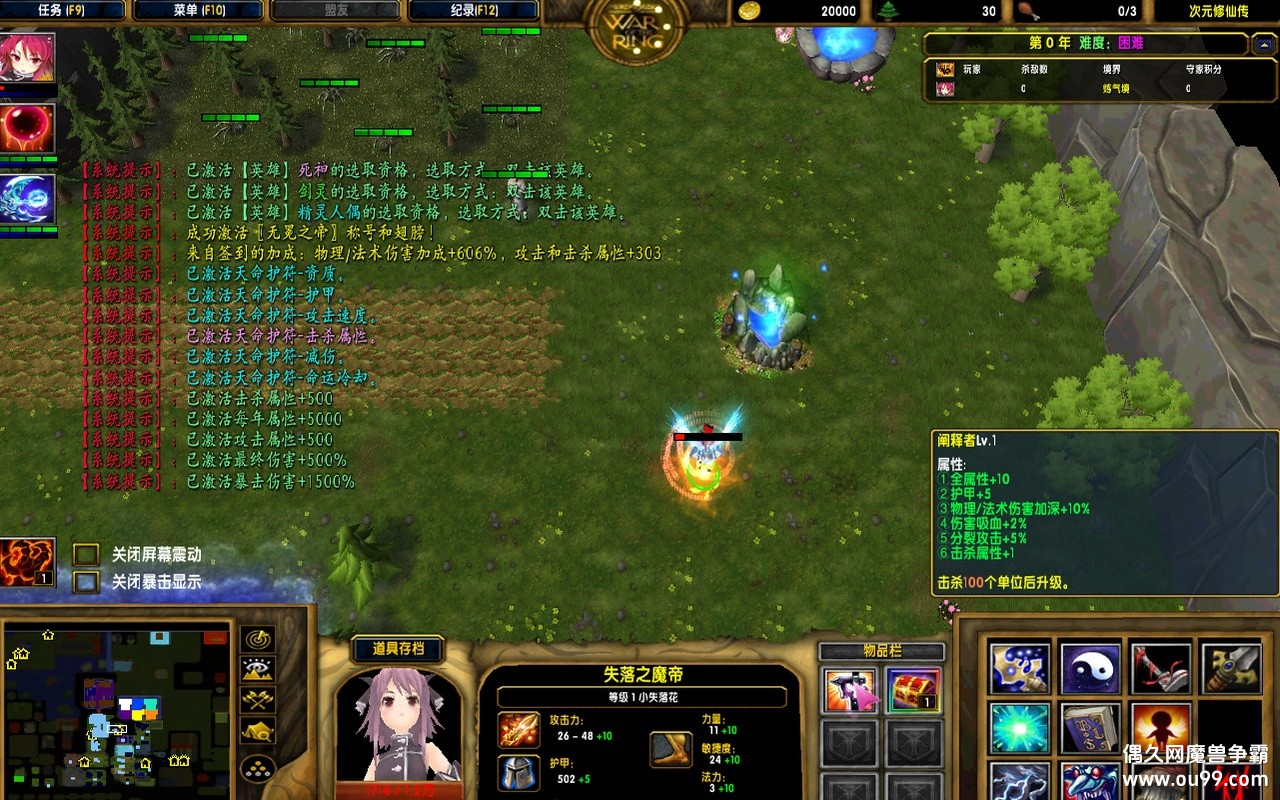Toggle minimap terrain display button
The image size is (1280, 800).
(x=258, y=670)
